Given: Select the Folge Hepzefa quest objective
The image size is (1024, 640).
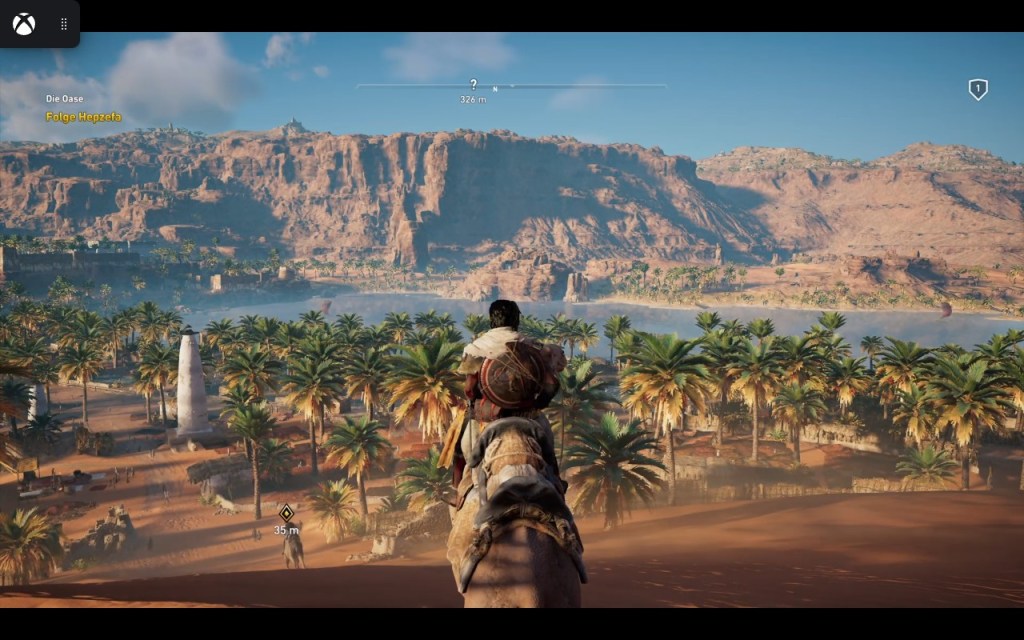Looking at the screenshot, I should coord(83,117).
